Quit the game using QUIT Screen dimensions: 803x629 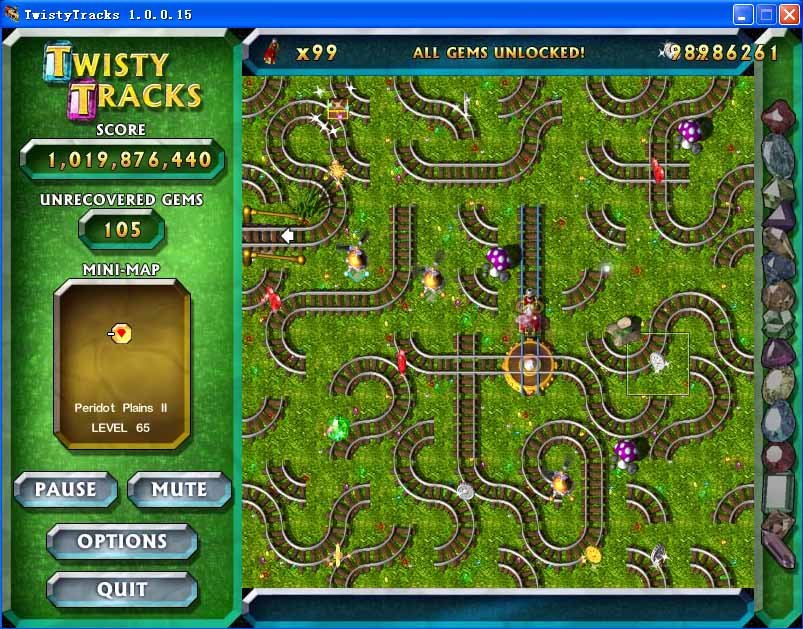coord(122,590)
